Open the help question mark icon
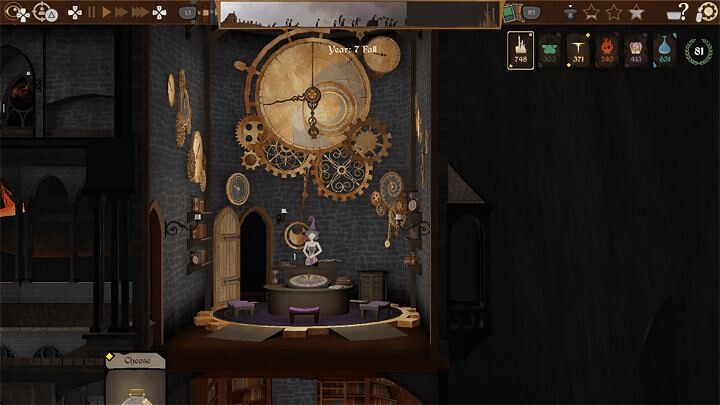The image size is (720, 405). tap(683, 12)
